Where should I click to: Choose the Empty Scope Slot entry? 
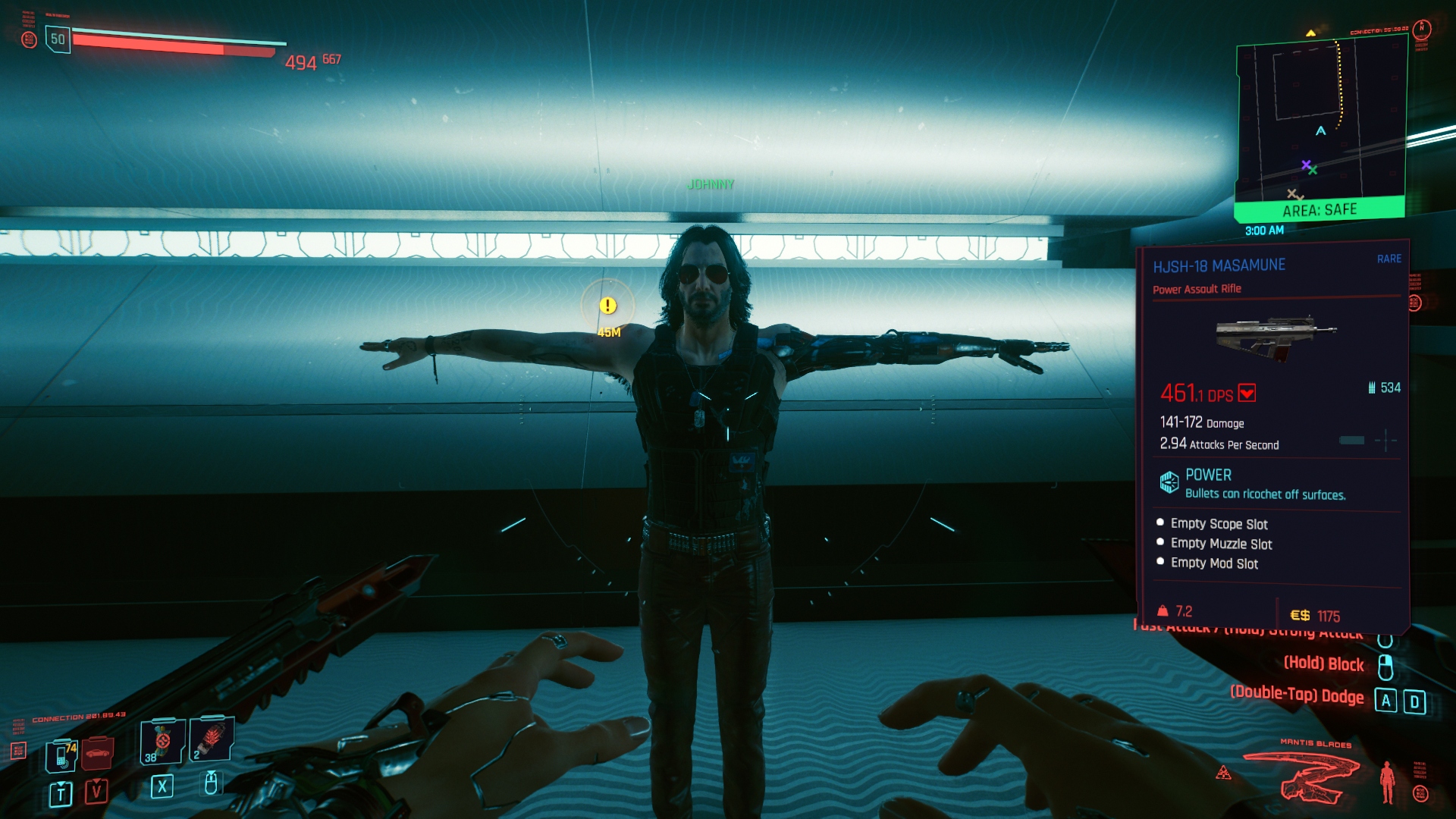coord(1219,524)
